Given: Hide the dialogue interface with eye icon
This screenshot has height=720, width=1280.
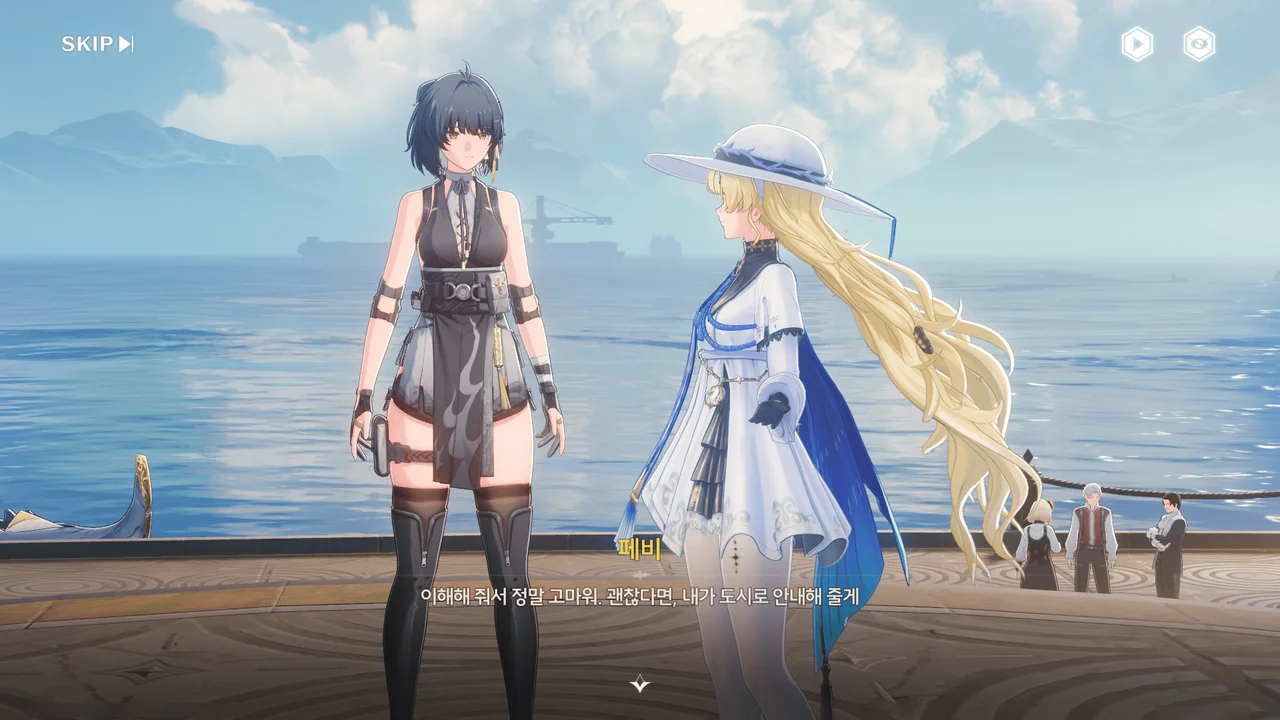Looking at the screenshot, I should pyautogui.click(x=1199, y=44).
